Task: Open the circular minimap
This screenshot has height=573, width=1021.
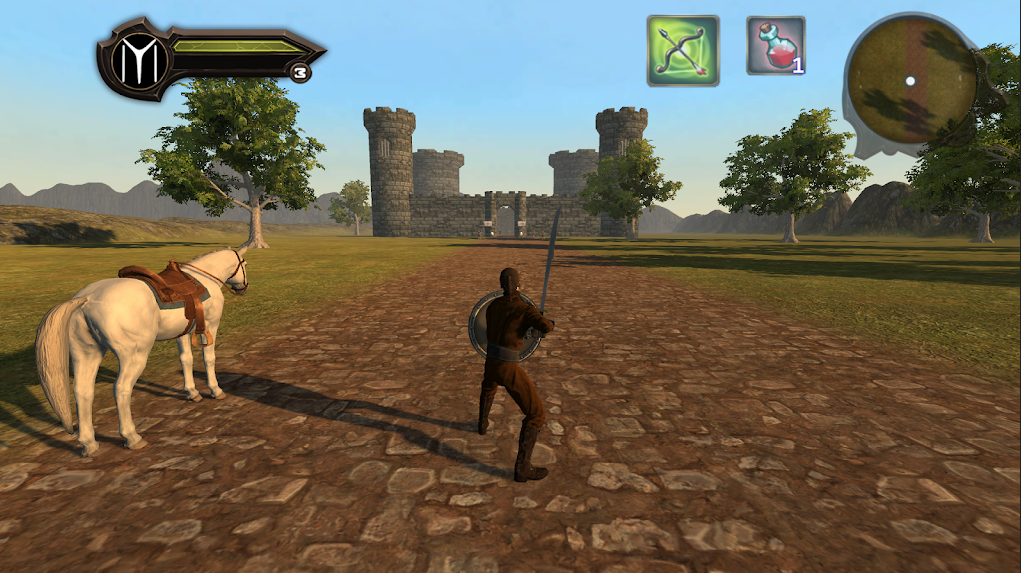Action: 910,80
